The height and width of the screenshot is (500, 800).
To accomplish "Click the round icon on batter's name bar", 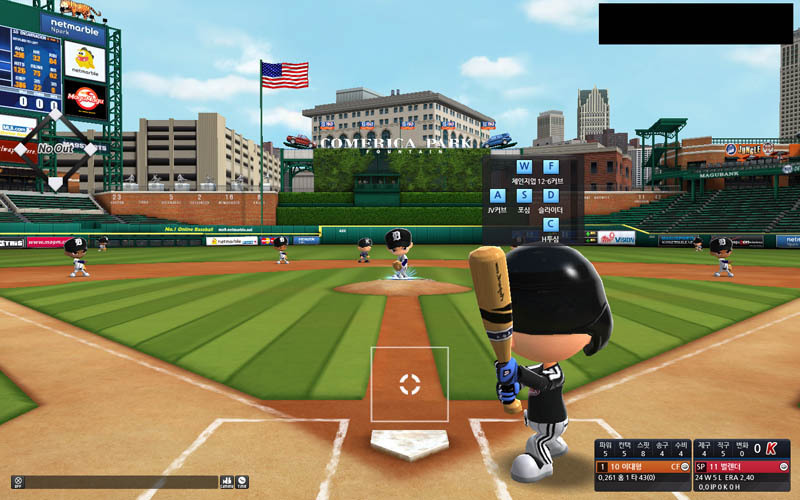I will [x=685, y=466].
